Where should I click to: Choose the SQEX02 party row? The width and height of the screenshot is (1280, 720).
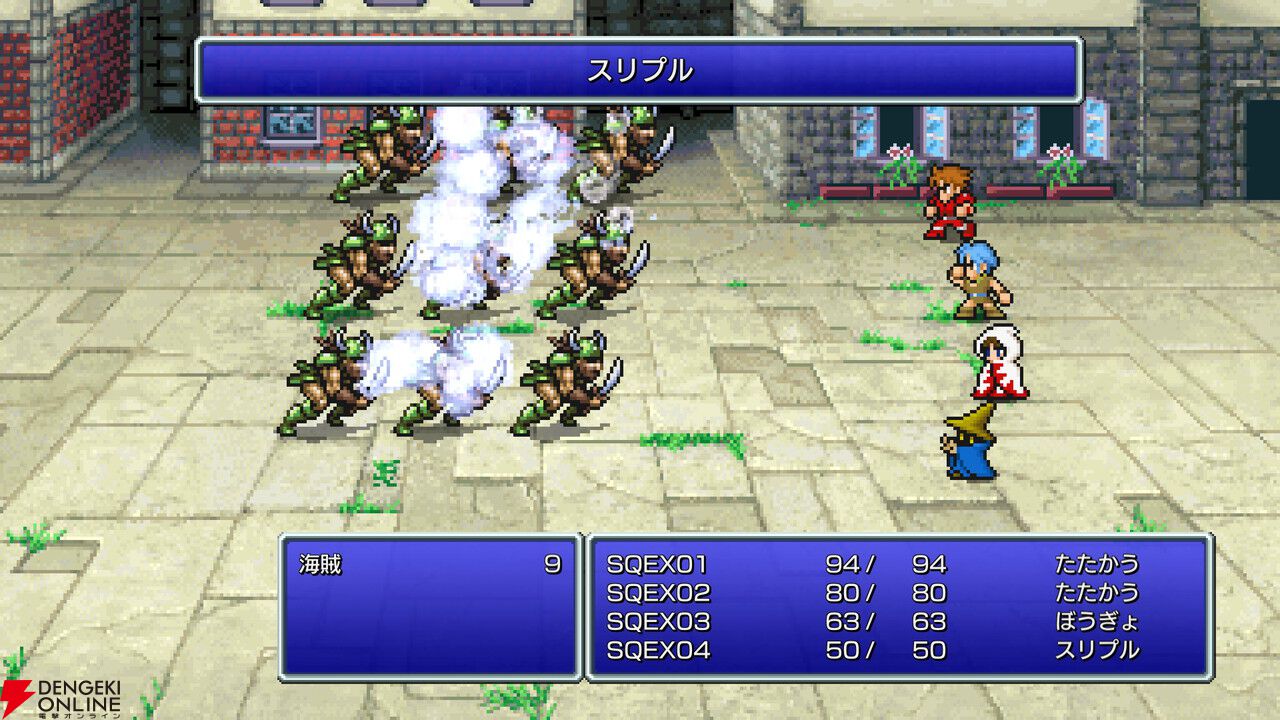(658, 593)
